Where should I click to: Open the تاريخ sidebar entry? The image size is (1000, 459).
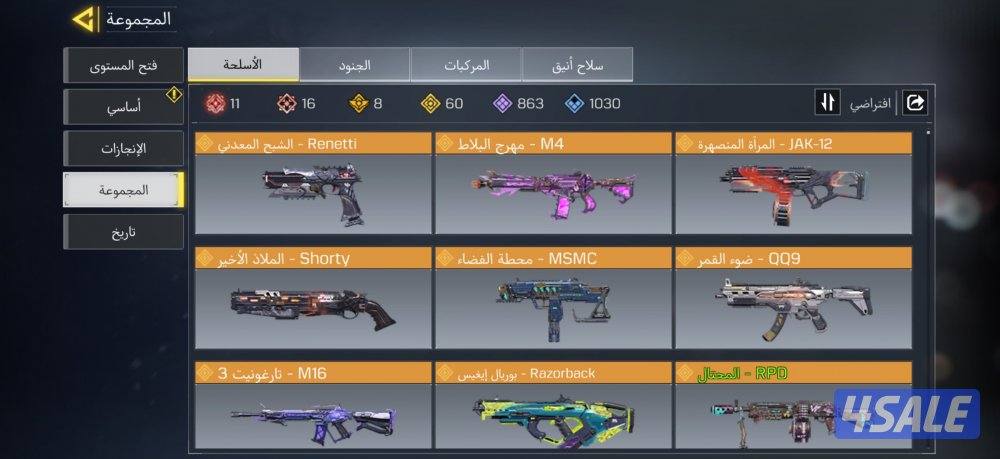tap(124, 232)
